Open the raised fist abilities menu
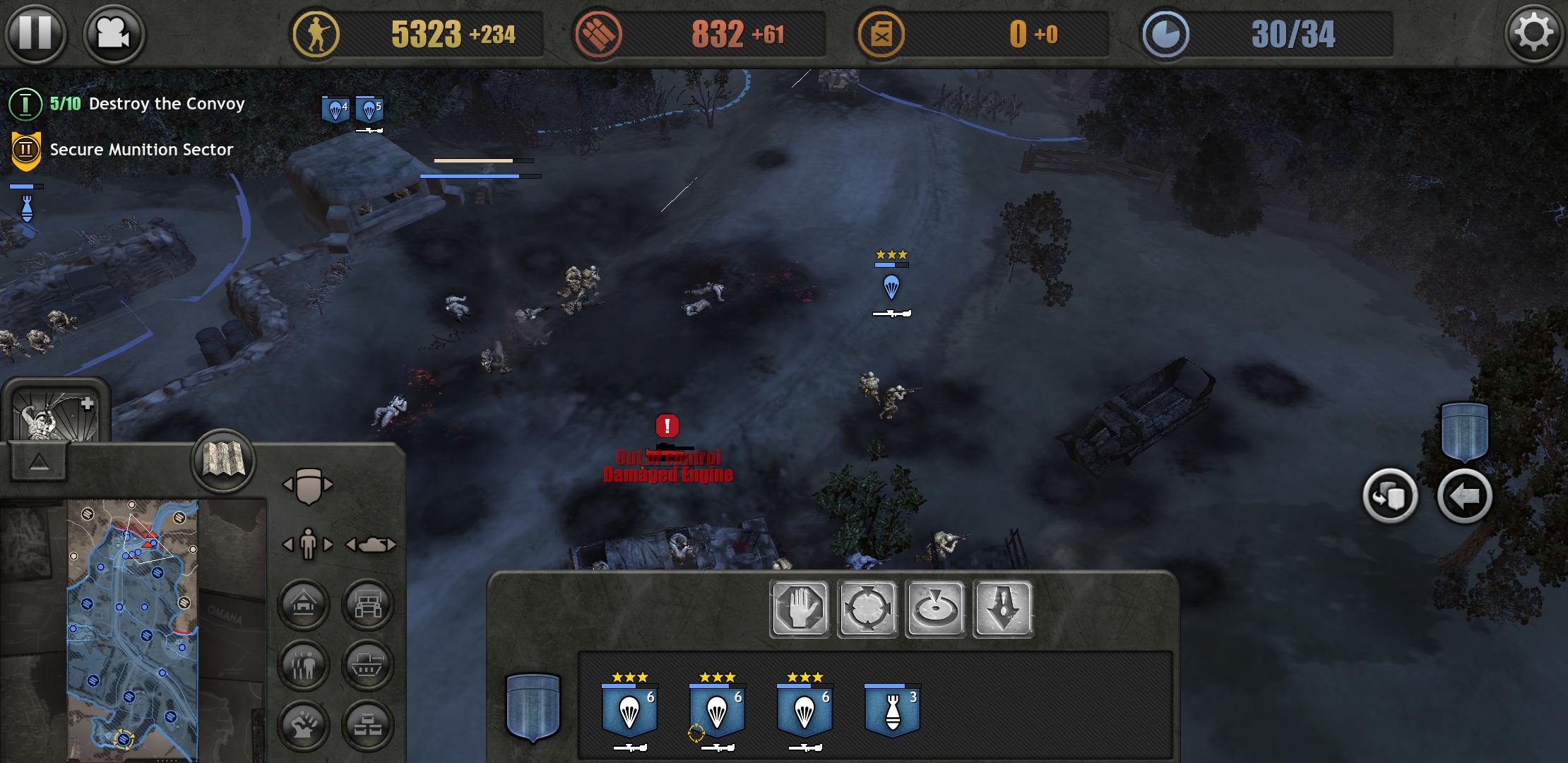This screenshot has width=1568, height=763. coord(304,726)
